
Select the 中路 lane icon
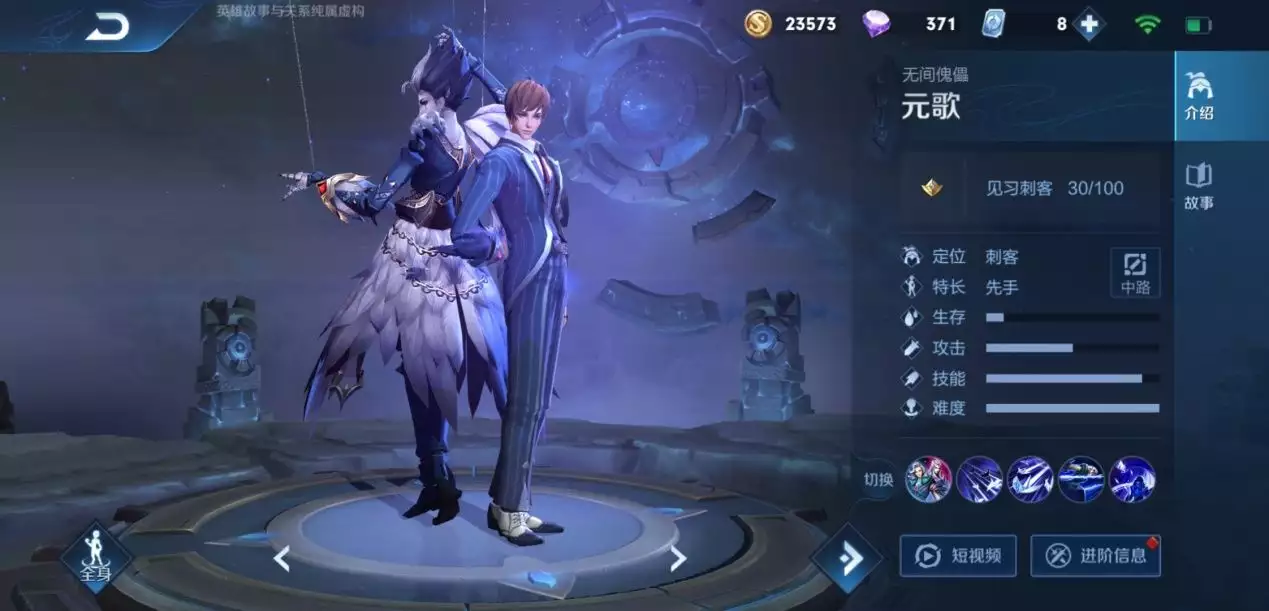(1135, 272)
